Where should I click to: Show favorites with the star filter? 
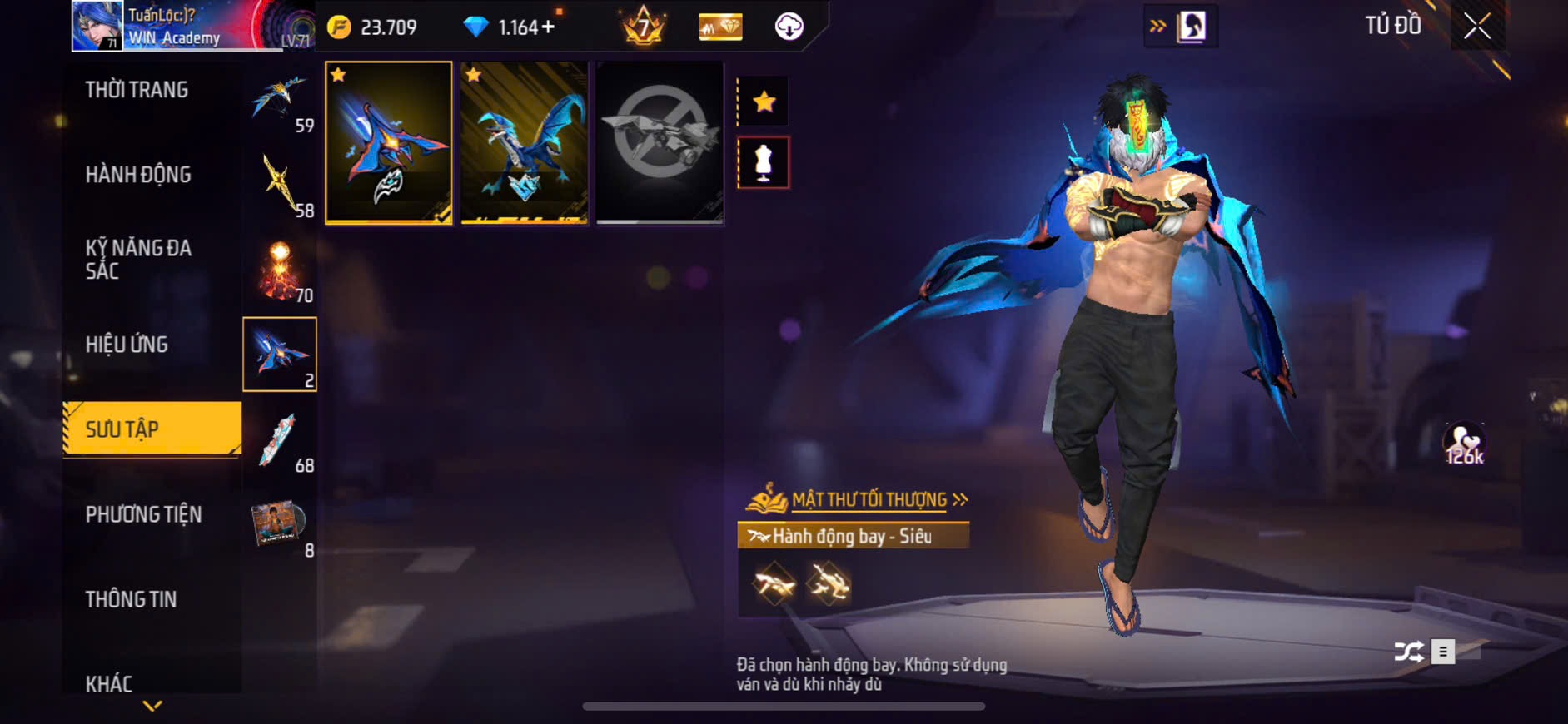(764, 102)
